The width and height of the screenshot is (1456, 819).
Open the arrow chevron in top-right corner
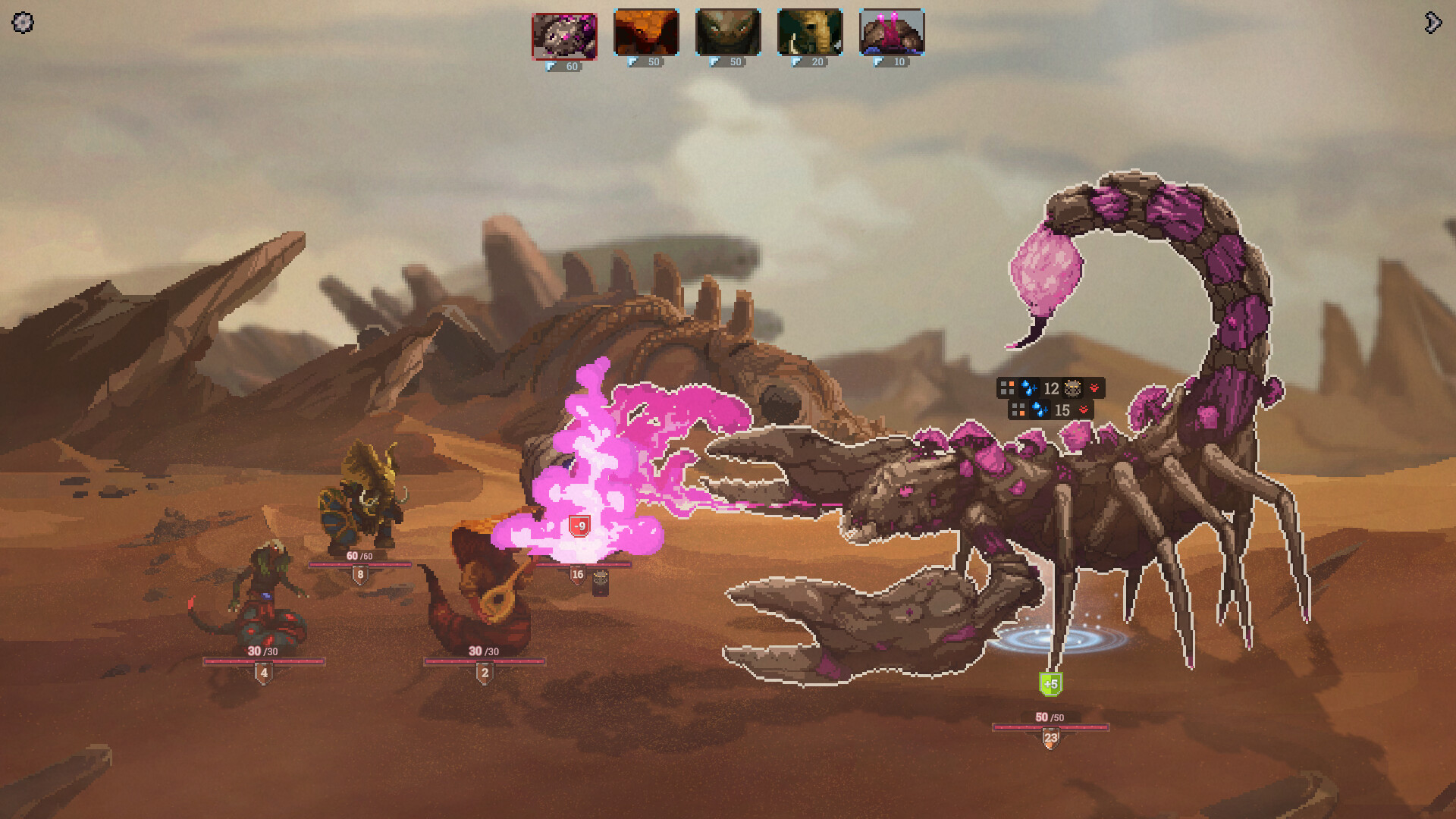pyautogui.click(x=1432, y=24)
